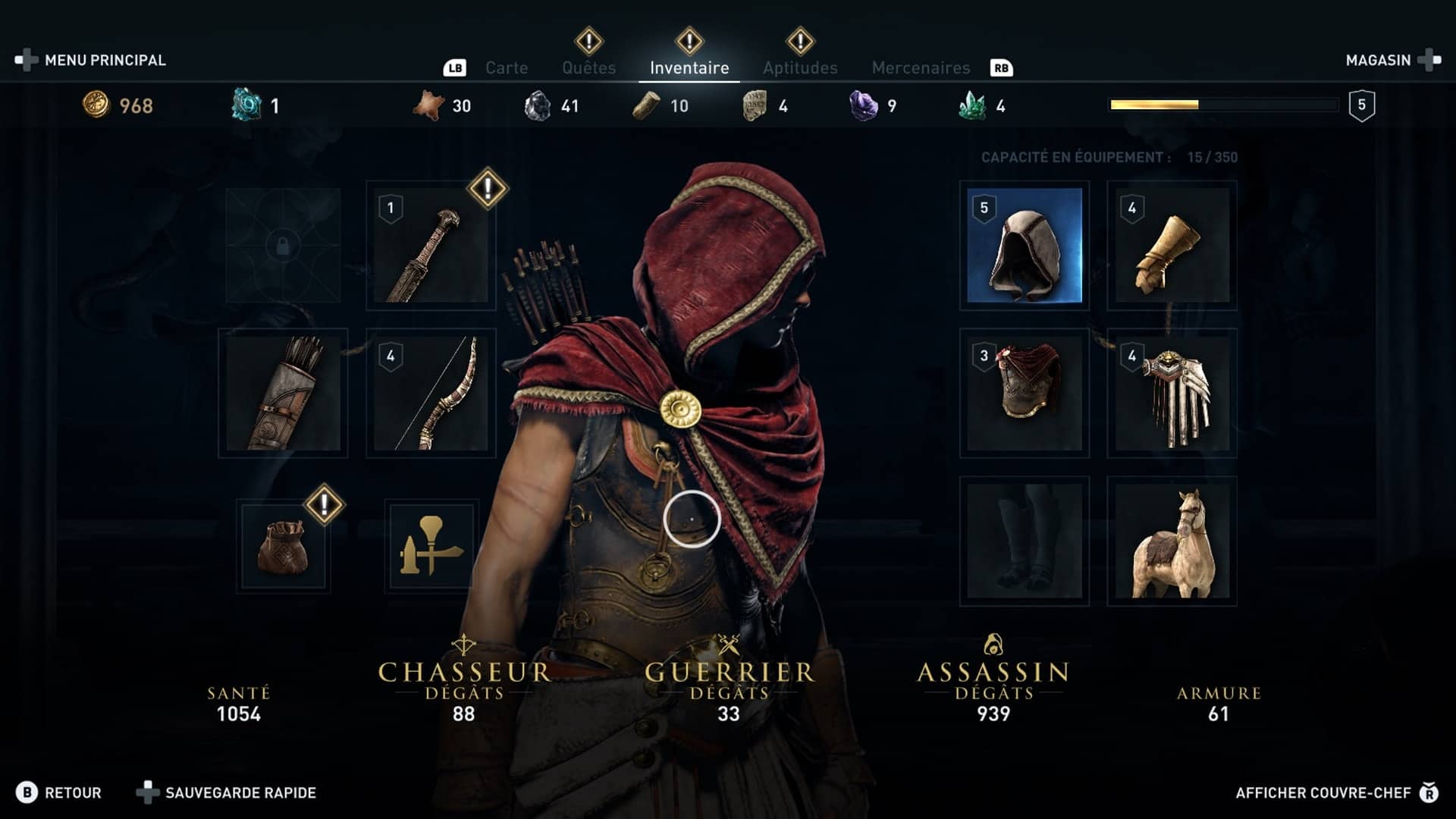The height and width of the screenshot is (819, 1456).
Task: Select the red chest armor slot
Action: tap(1024, 393)
